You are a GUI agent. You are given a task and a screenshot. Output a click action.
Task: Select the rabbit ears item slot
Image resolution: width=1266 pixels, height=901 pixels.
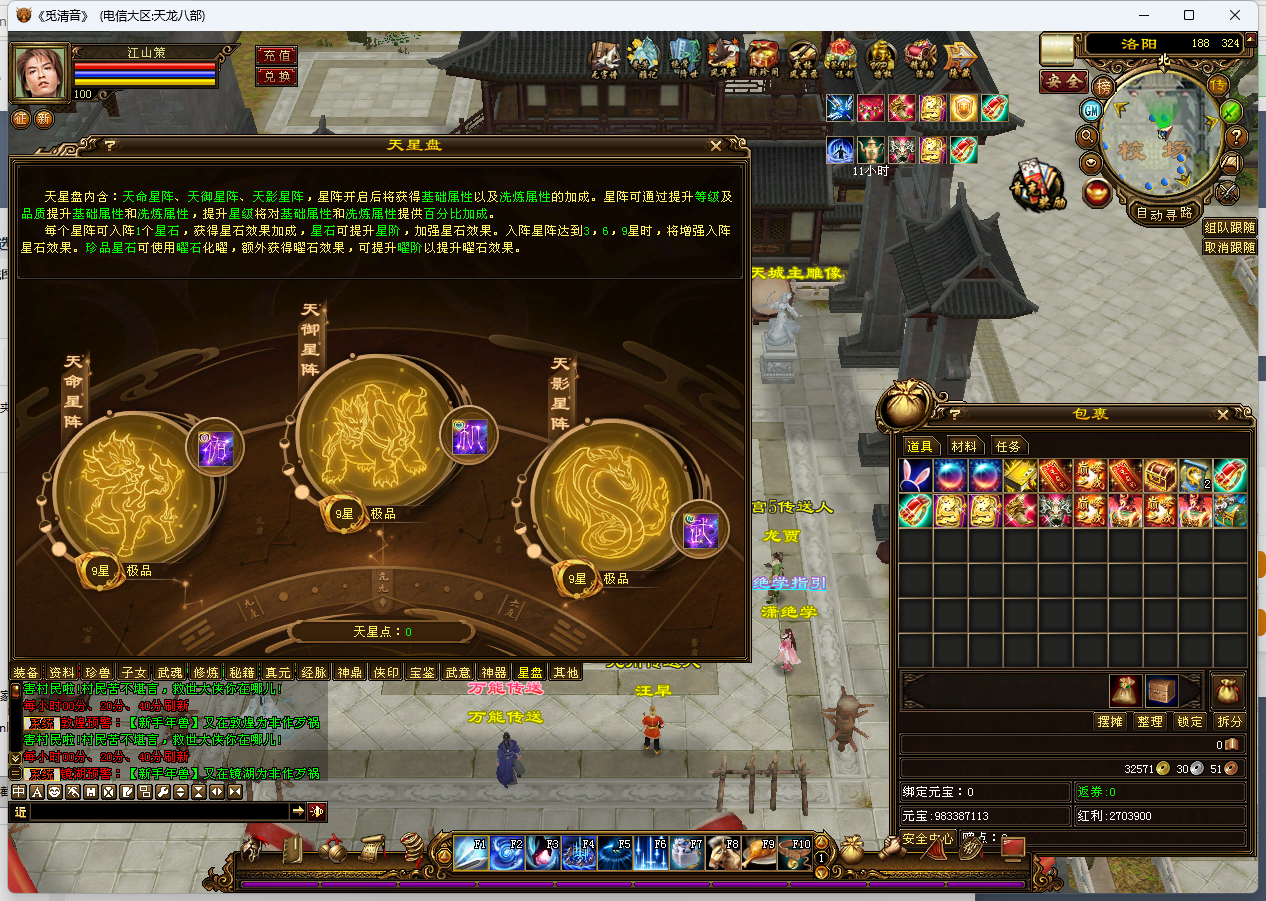click(916, 476)
